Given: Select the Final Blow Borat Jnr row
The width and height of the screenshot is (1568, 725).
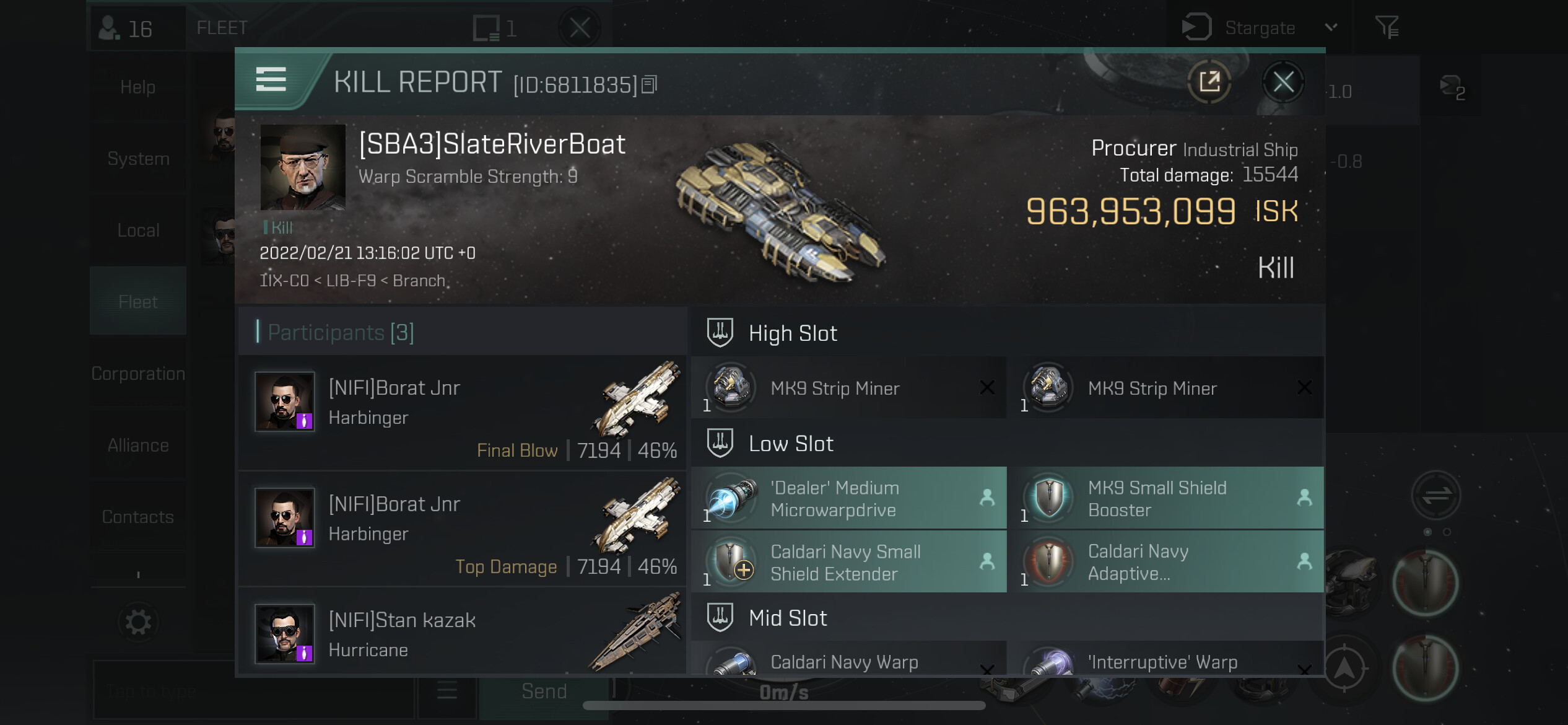Looking at the screenshot, I should click(462, 412).
